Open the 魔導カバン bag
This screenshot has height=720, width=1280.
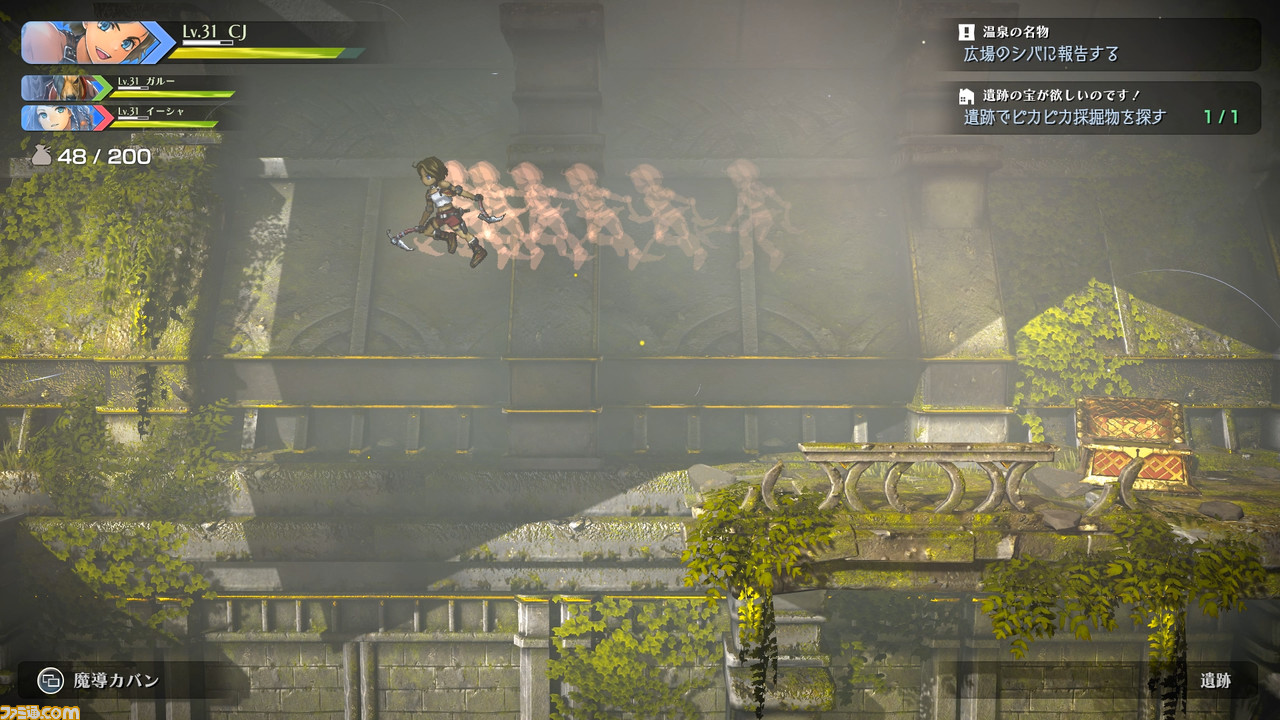pyautogui.click(x=99, y=681)
